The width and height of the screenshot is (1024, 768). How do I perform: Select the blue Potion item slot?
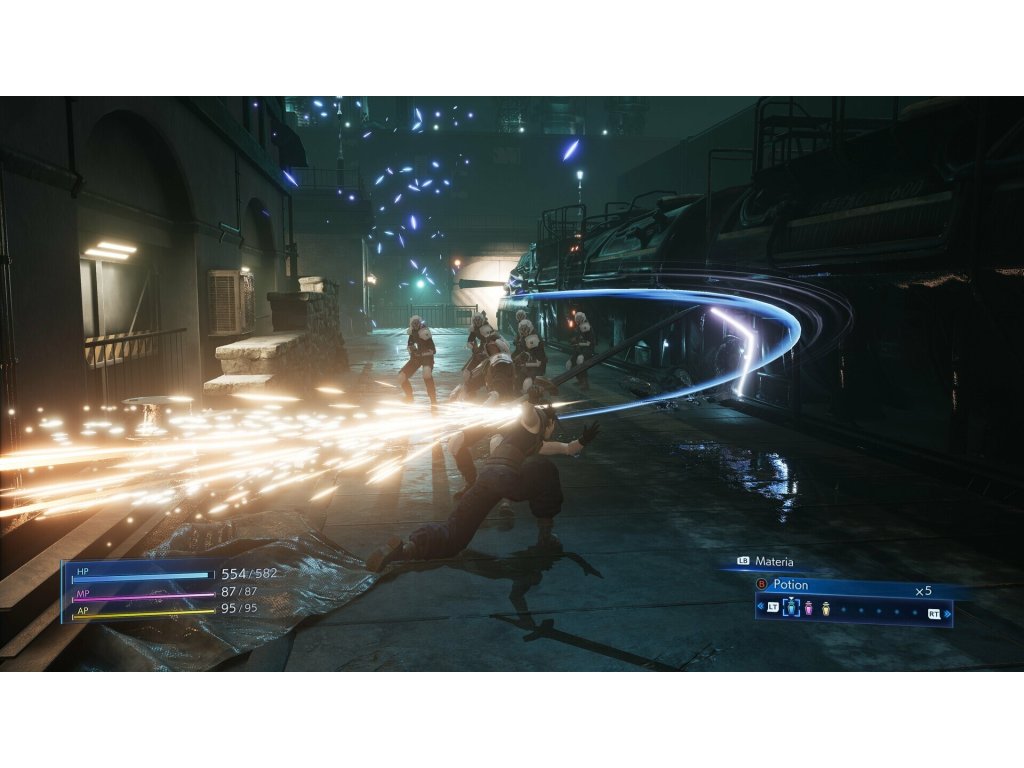click(792, 608)
